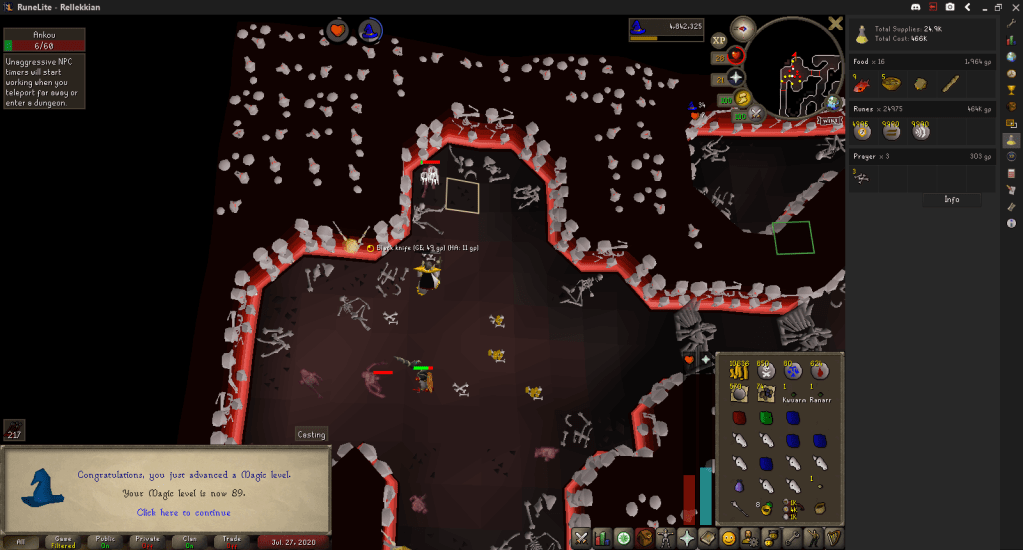Screen dimensions: 1023x550
Task: Switch chat to the Game filter tab
Action: (62, 541)
